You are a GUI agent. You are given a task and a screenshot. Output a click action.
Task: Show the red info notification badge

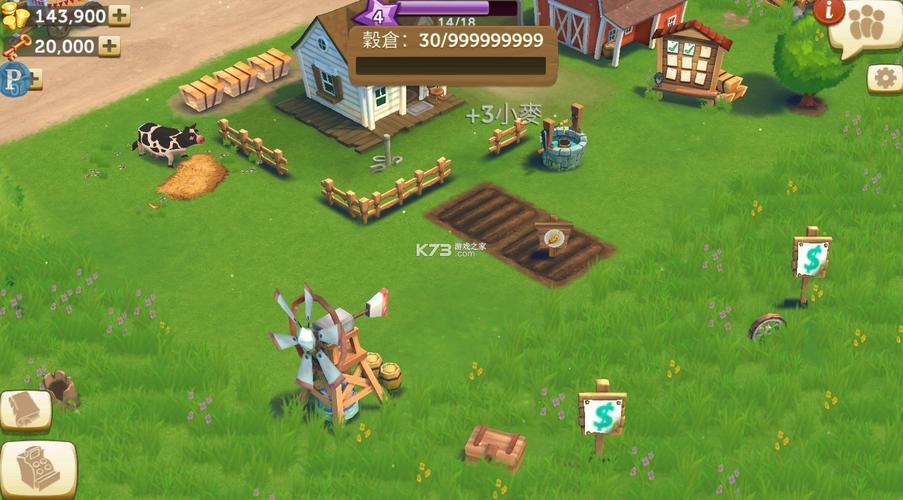[828, 12]
